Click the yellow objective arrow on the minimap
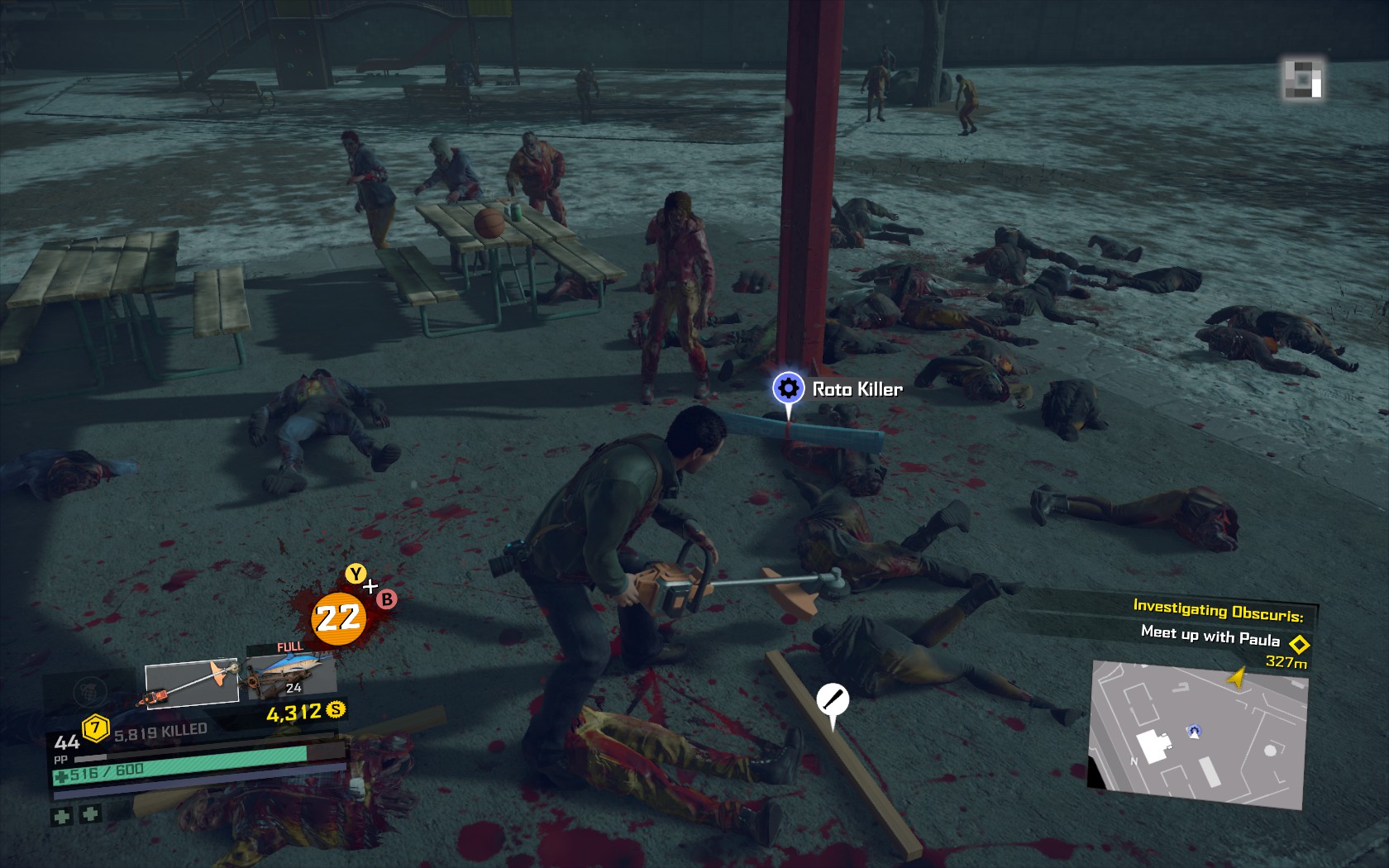This screenshot has height=868, width=1389. point(1237,678)
